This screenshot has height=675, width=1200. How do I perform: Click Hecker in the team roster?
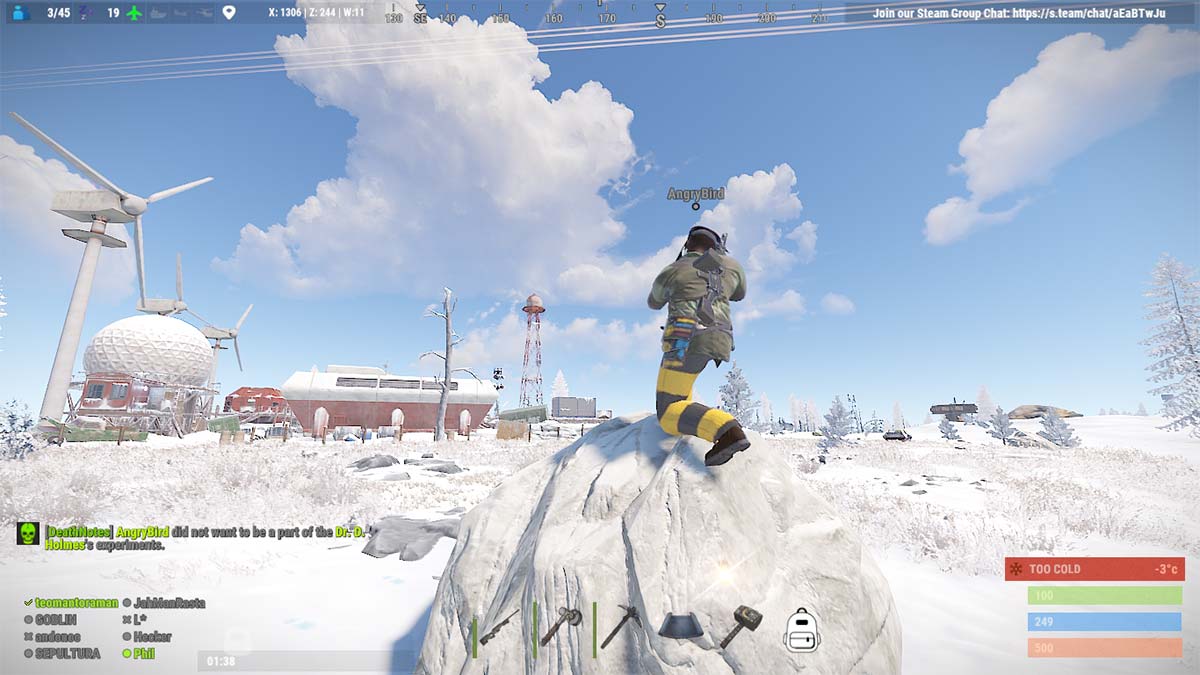(x=152, y=637)
